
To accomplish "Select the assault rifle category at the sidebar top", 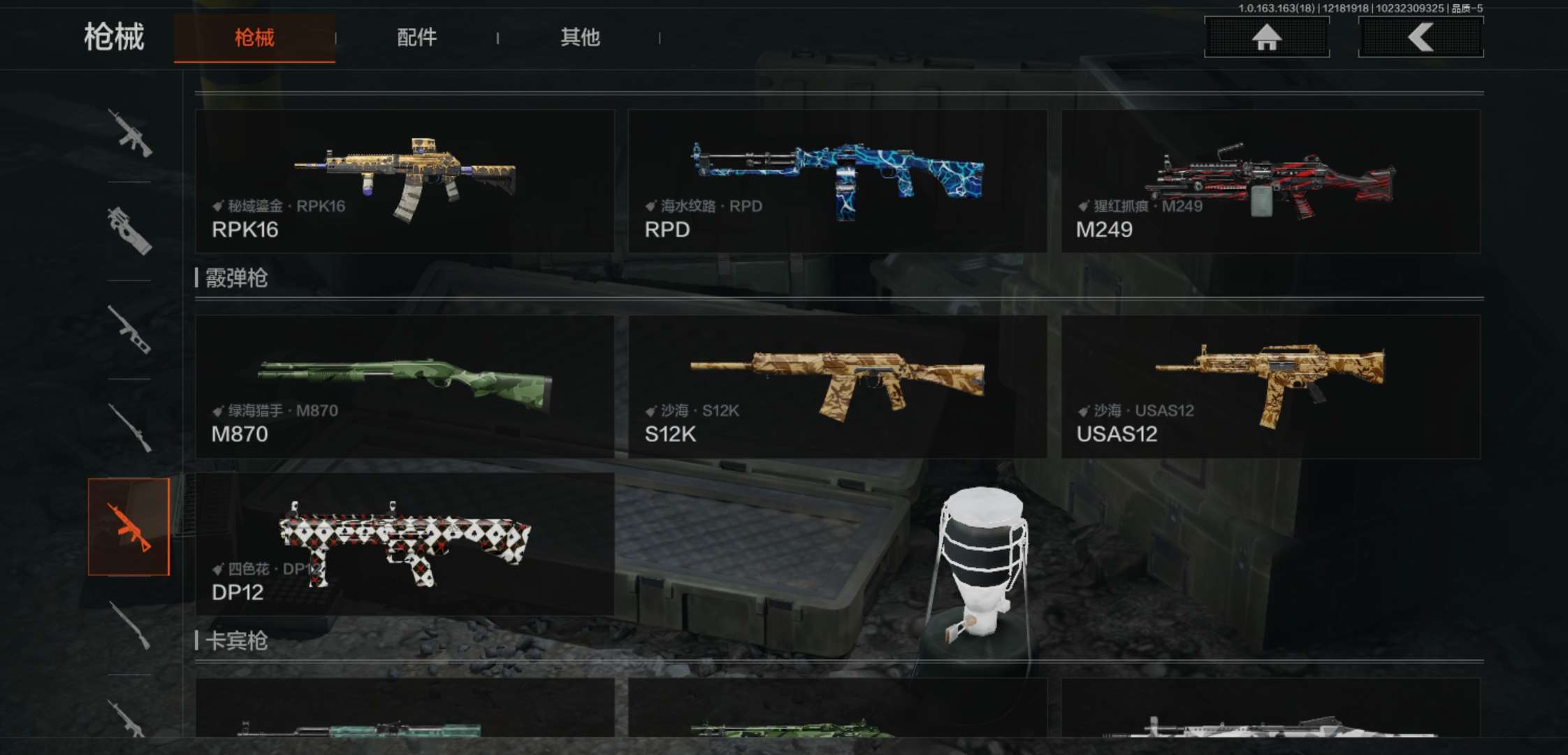I will pos(129,133).
